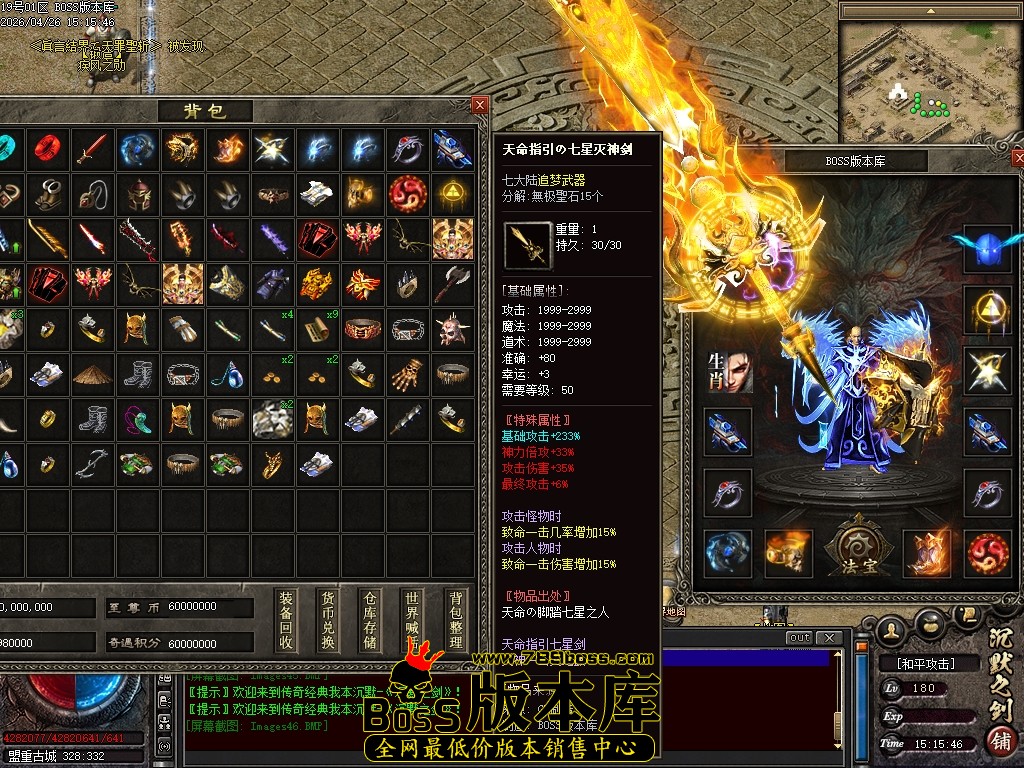1024x768 pixels.
Task: Select the red swirl medal equipment slot
Action: (x=987, y=553)
